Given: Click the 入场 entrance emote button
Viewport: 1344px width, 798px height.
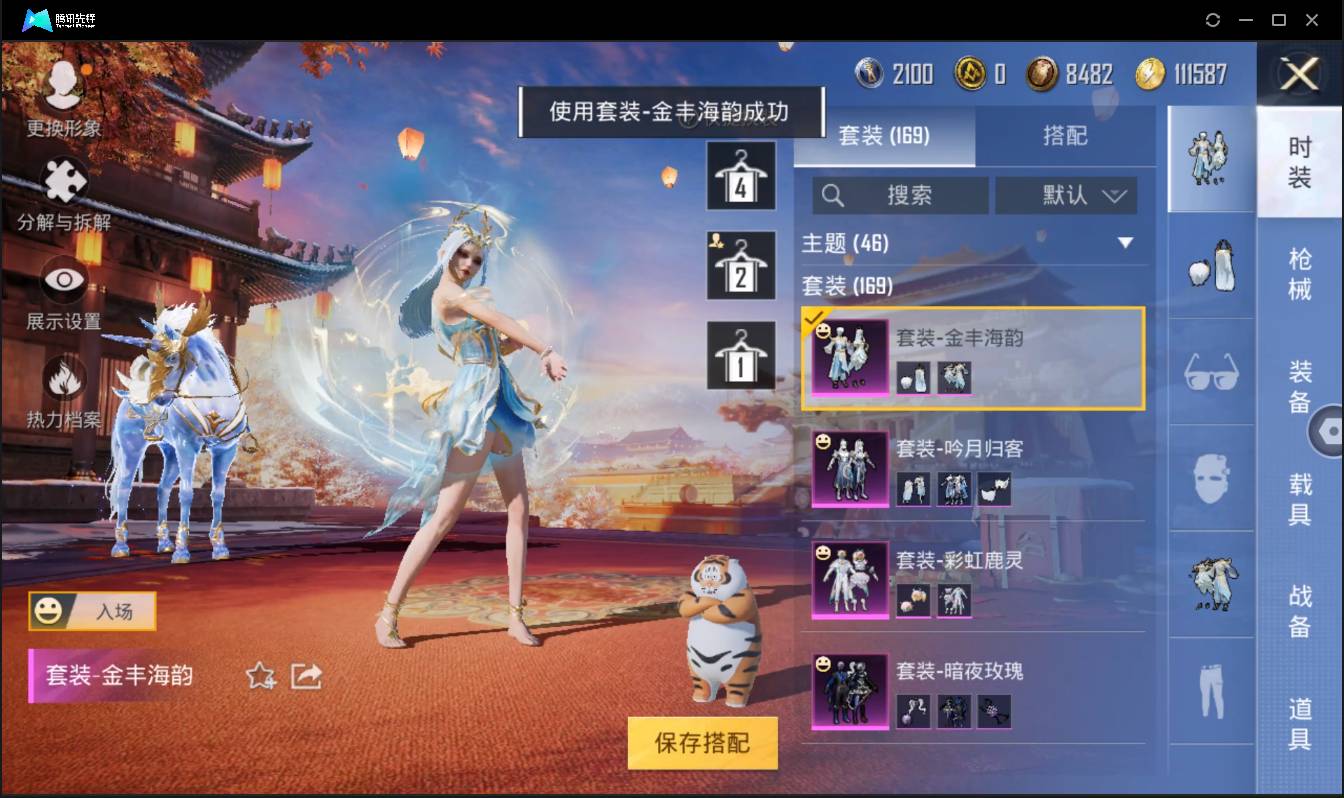Looking at the screenshot, I should [x=91, y=612].
